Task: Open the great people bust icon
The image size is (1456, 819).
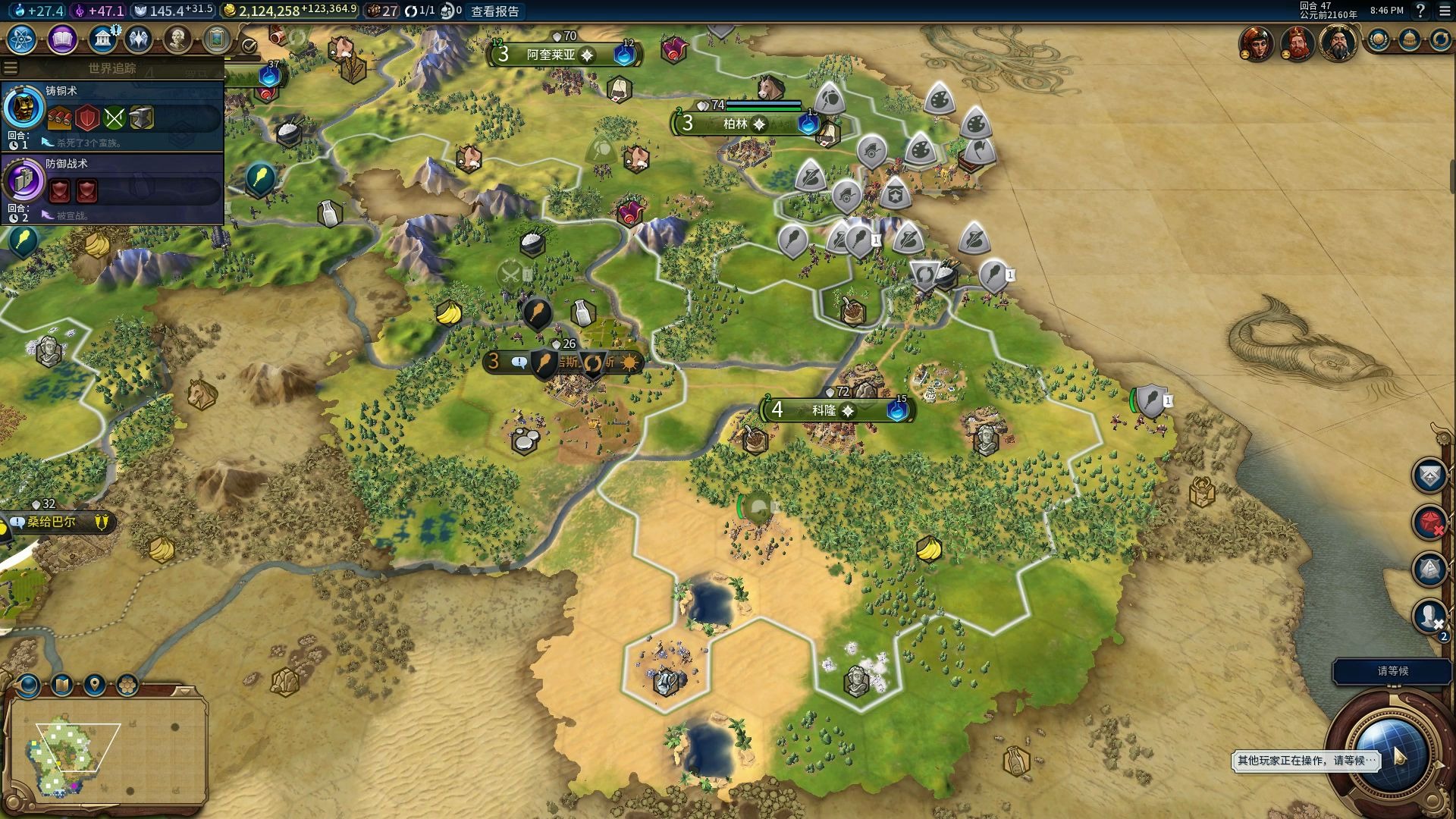Action: (177, 39)
